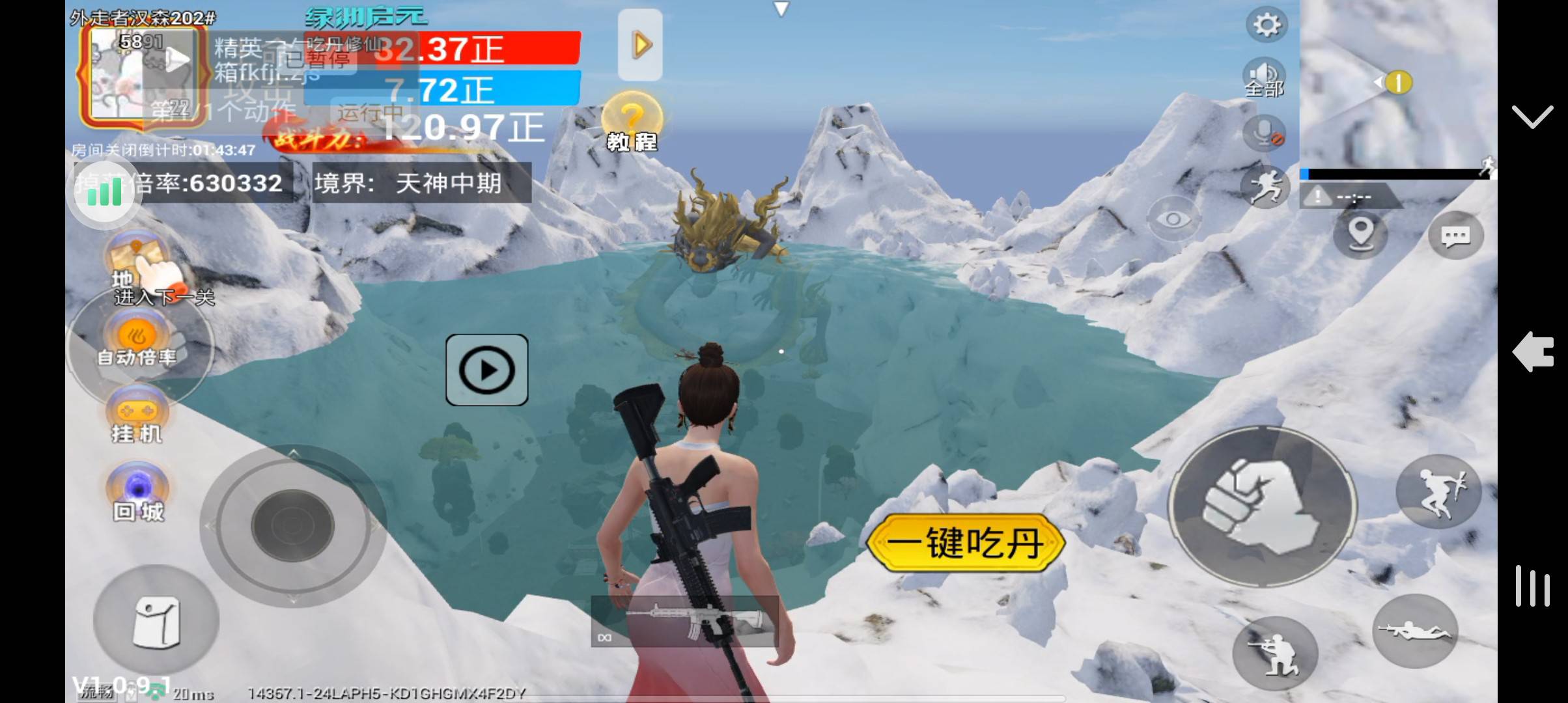
Task: Open the minimap
Action: tap(1397, 83)
